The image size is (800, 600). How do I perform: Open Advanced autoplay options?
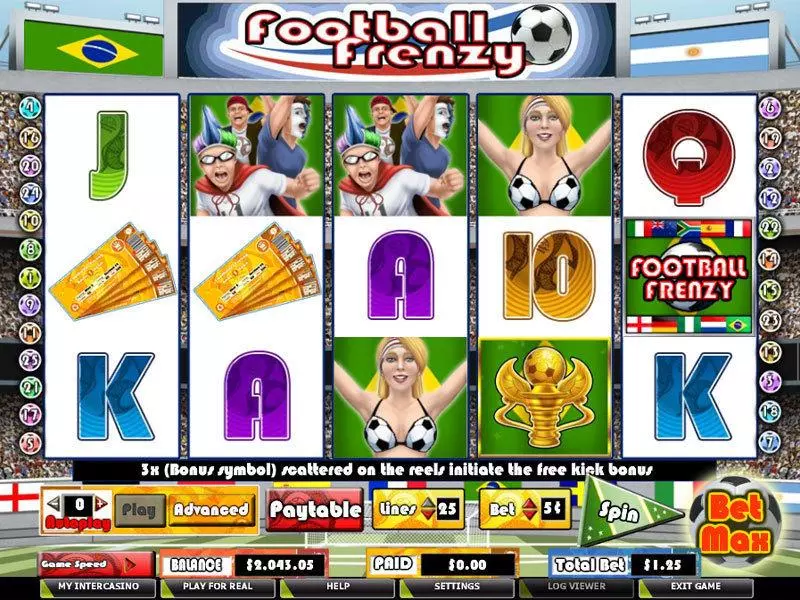coord(210,509)
